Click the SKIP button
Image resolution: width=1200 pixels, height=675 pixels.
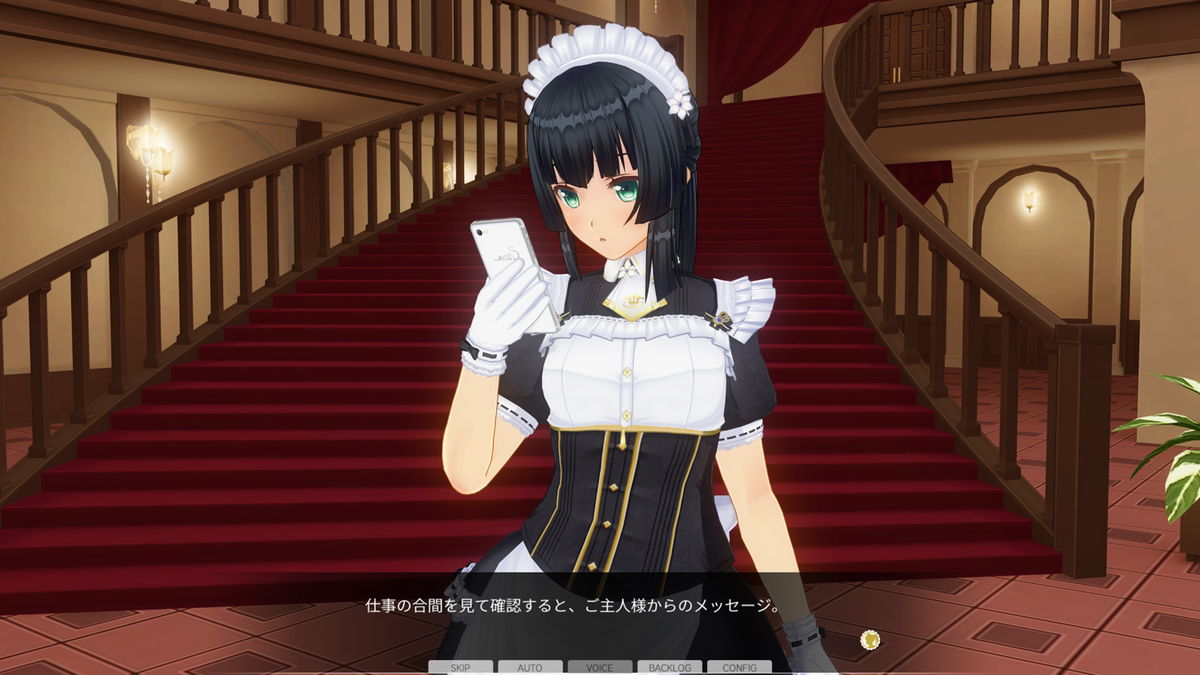pyautogui.click(x=460, y=667)
